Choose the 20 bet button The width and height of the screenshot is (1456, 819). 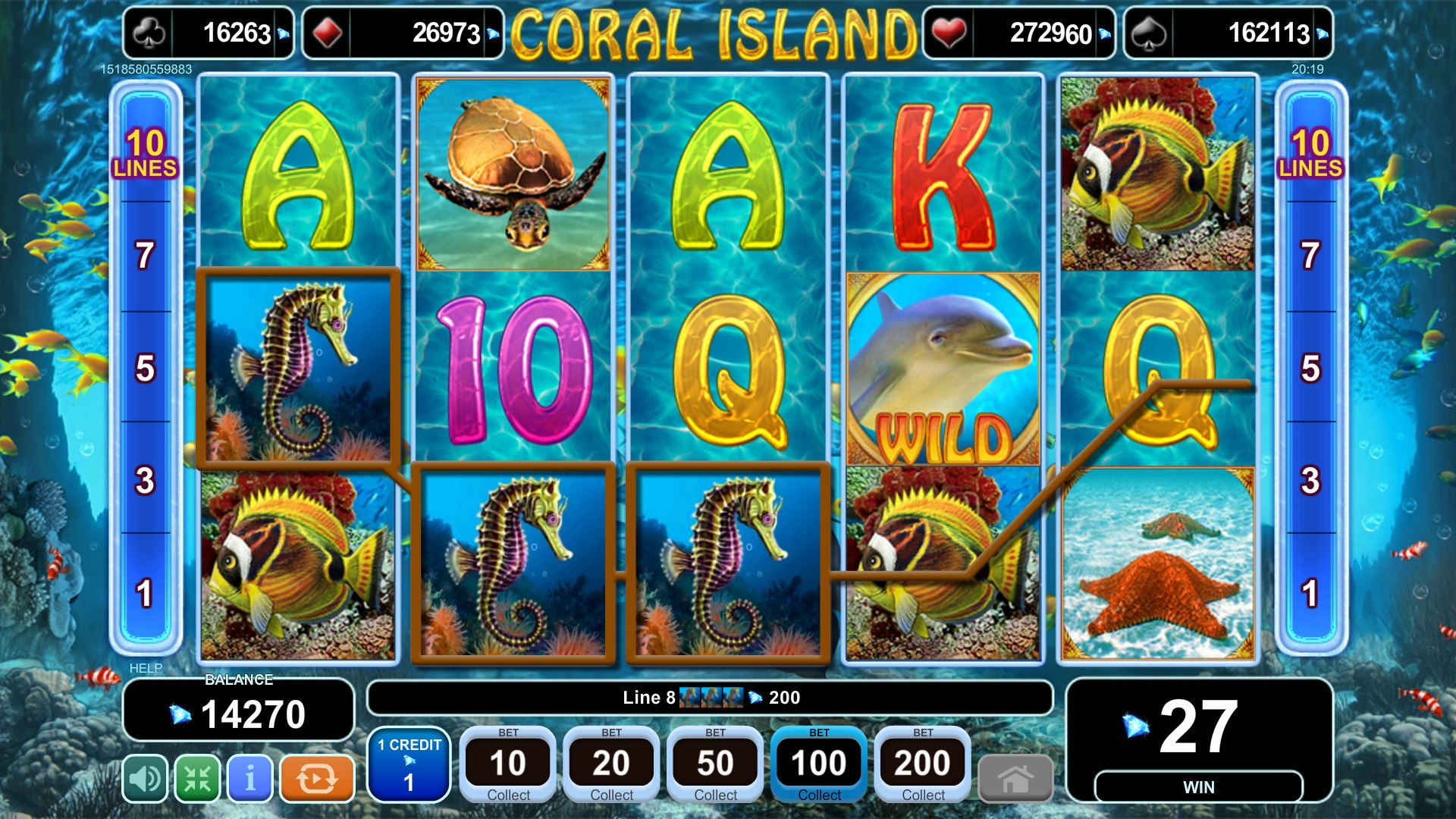click(611, 764)
